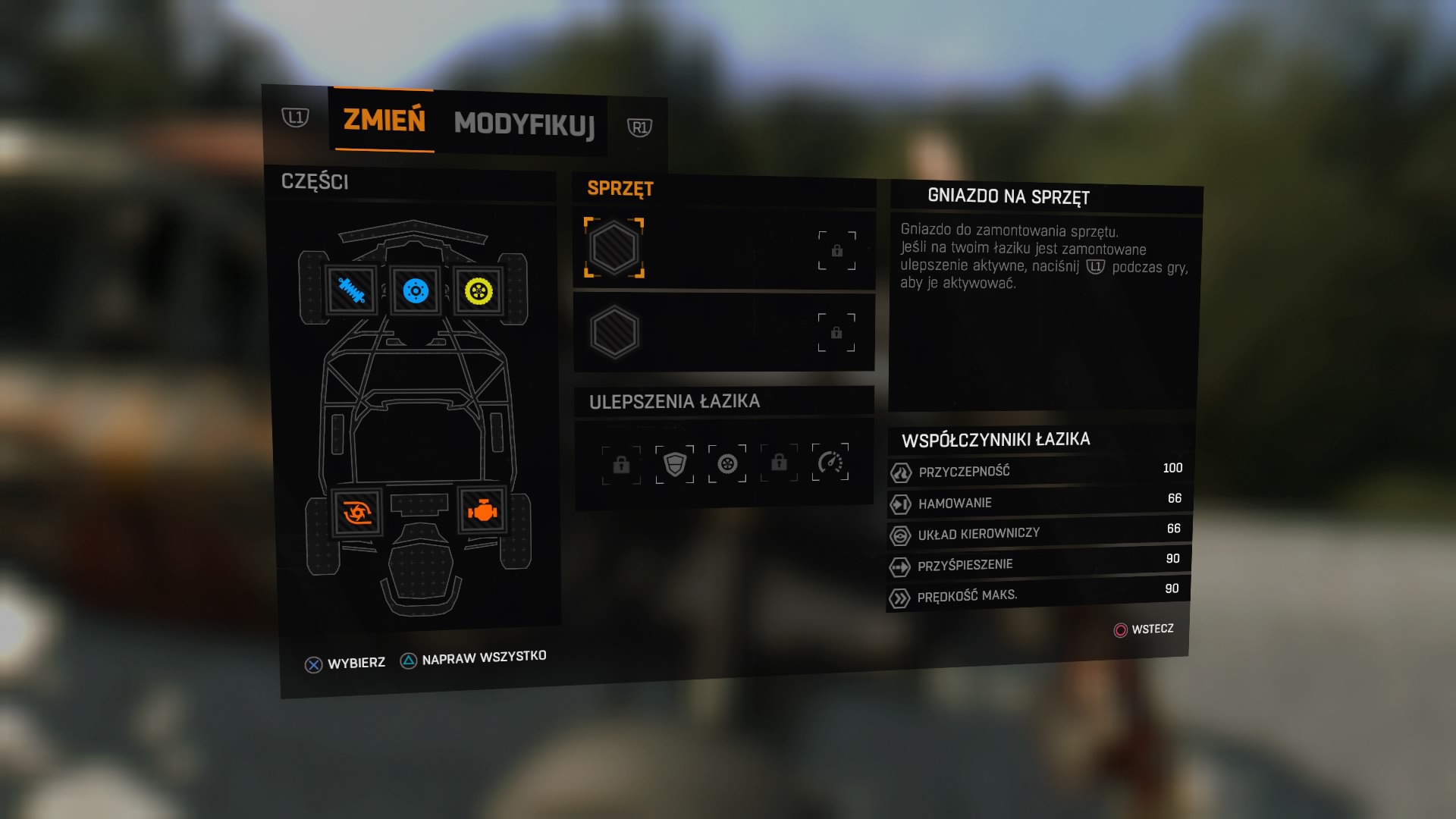Open the MODYFIKUJ tab
Viewport: 1456px width, 819px height.
(x=524, y=124)
